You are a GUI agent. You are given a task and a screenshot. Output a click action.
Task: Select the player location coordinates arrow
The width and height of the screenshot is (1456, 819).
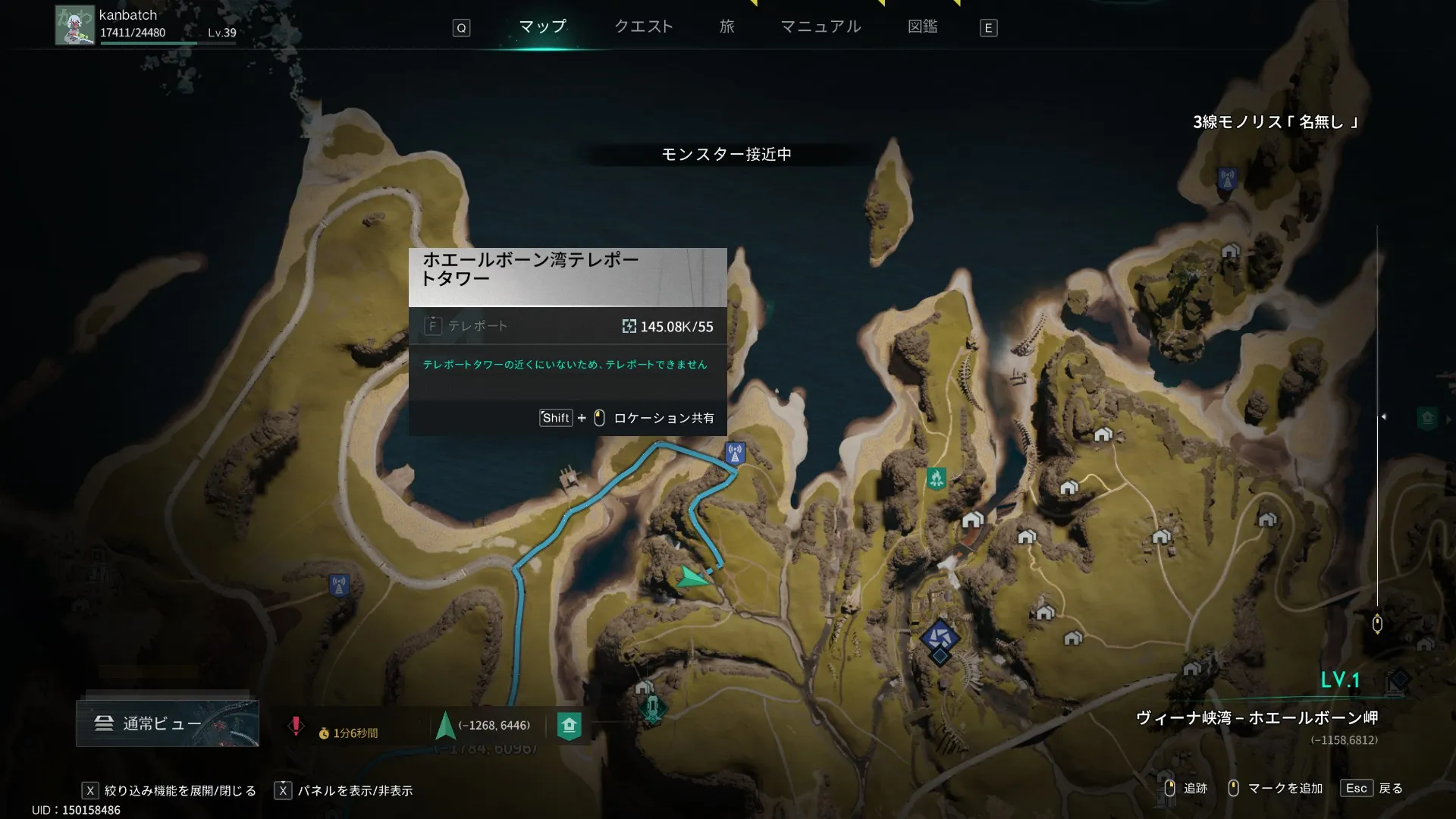click(x=446, y=726)
